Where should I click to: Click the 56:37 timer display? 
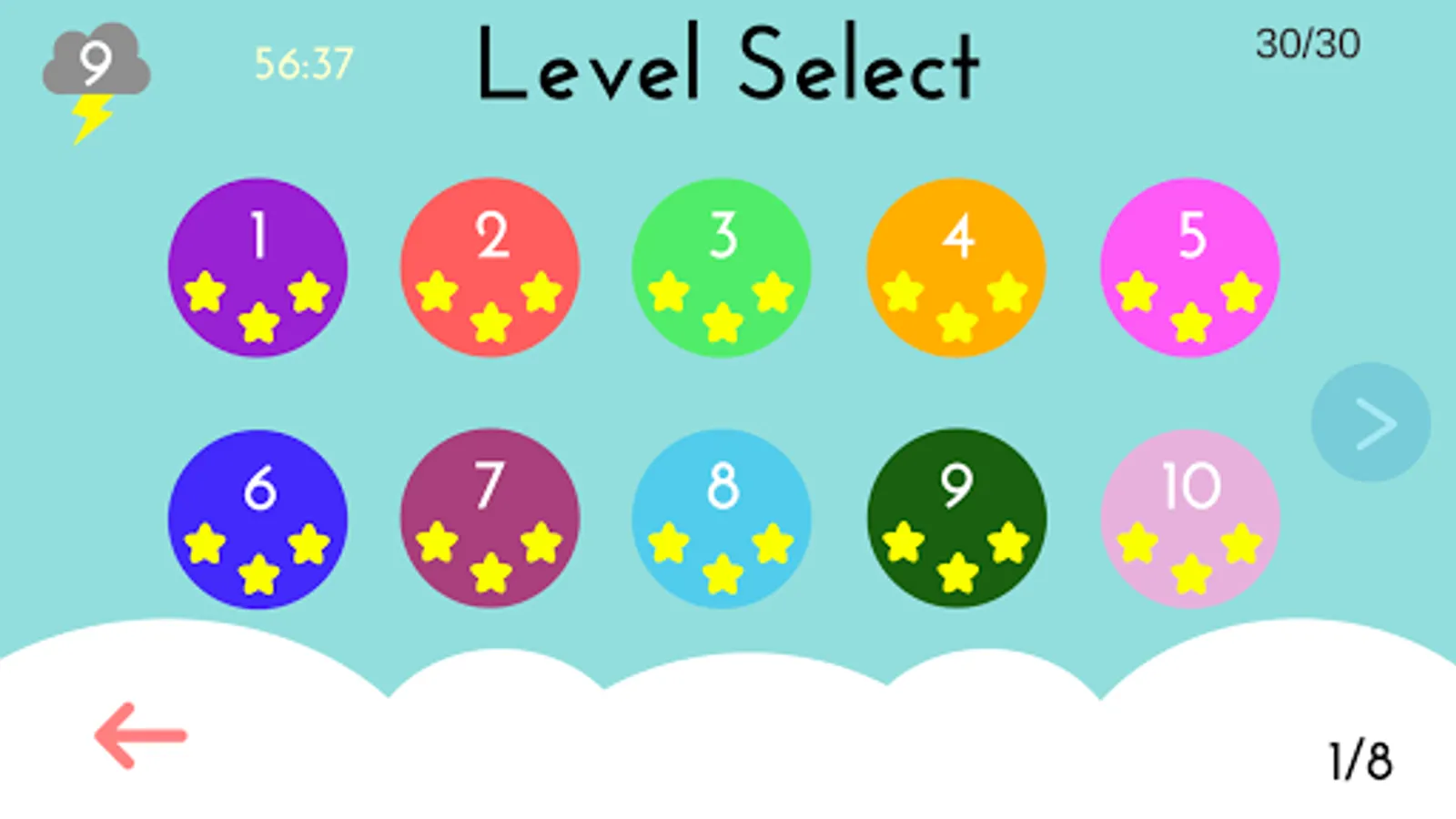305,61
